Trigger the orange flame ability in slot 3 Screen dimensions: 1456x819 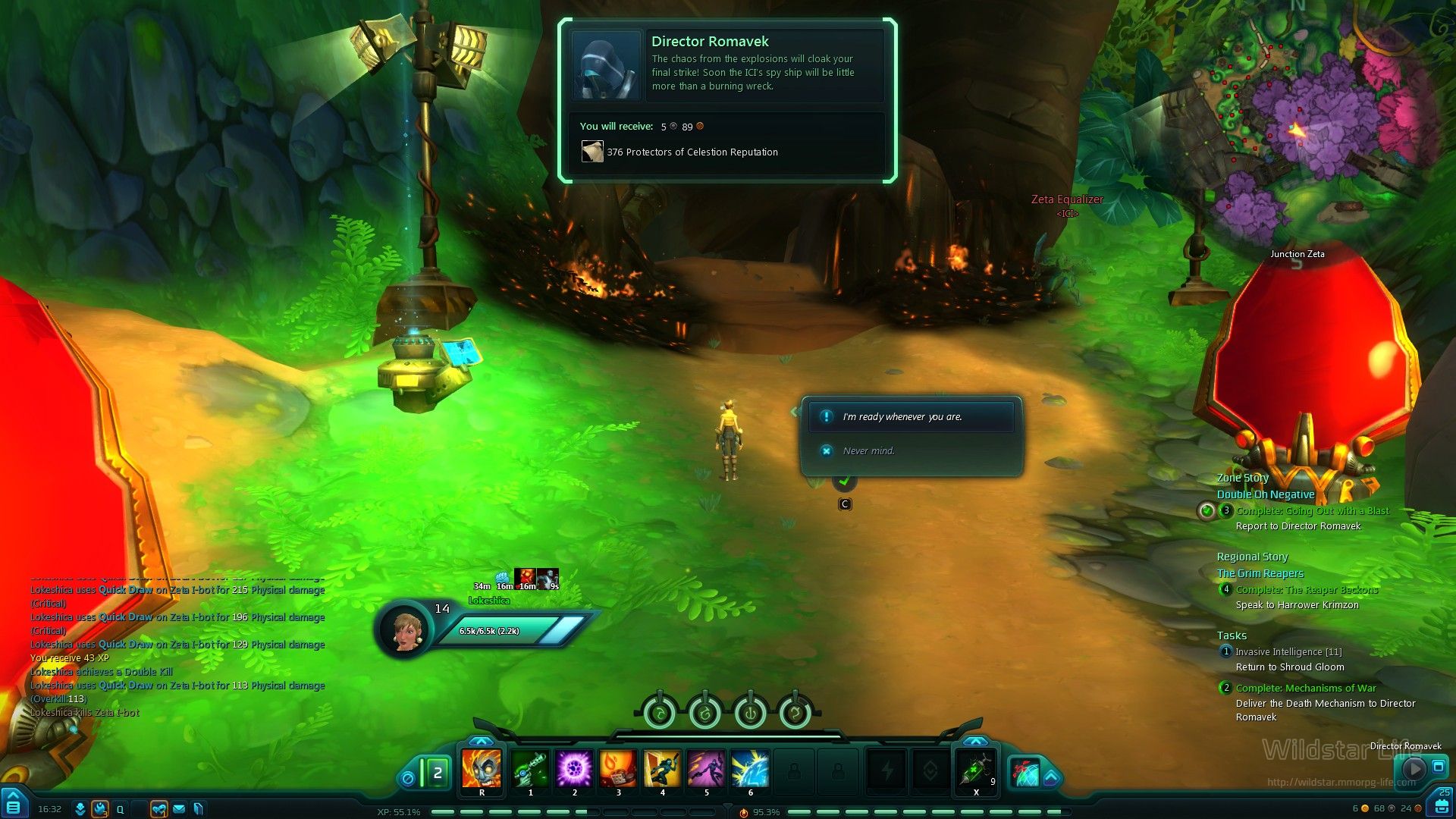(x=618, y=769)
